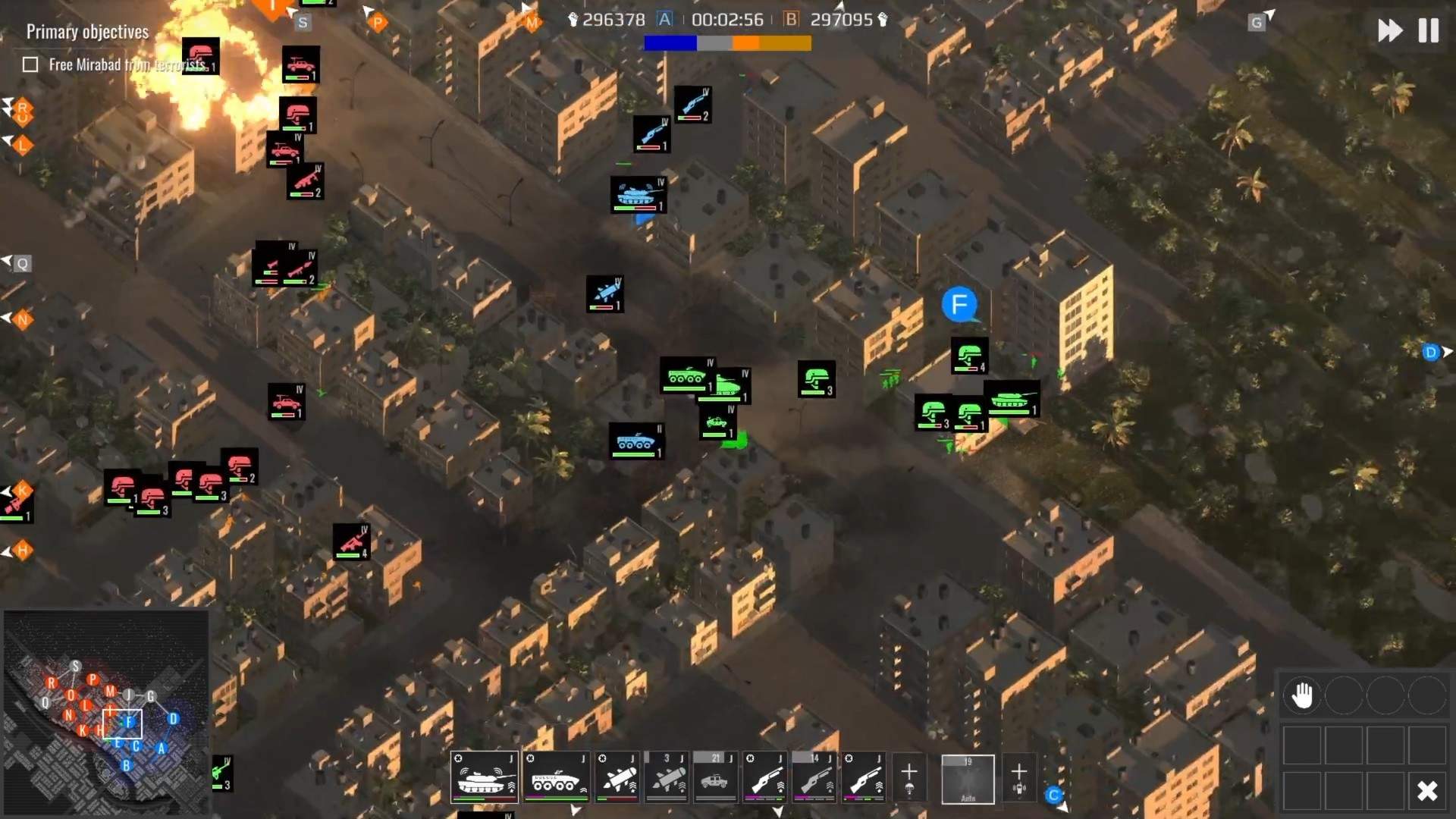Select the Auto deployment card showing 19
Image resolution: width=1456 pixels, height=819 pixels.
point(968,778)
